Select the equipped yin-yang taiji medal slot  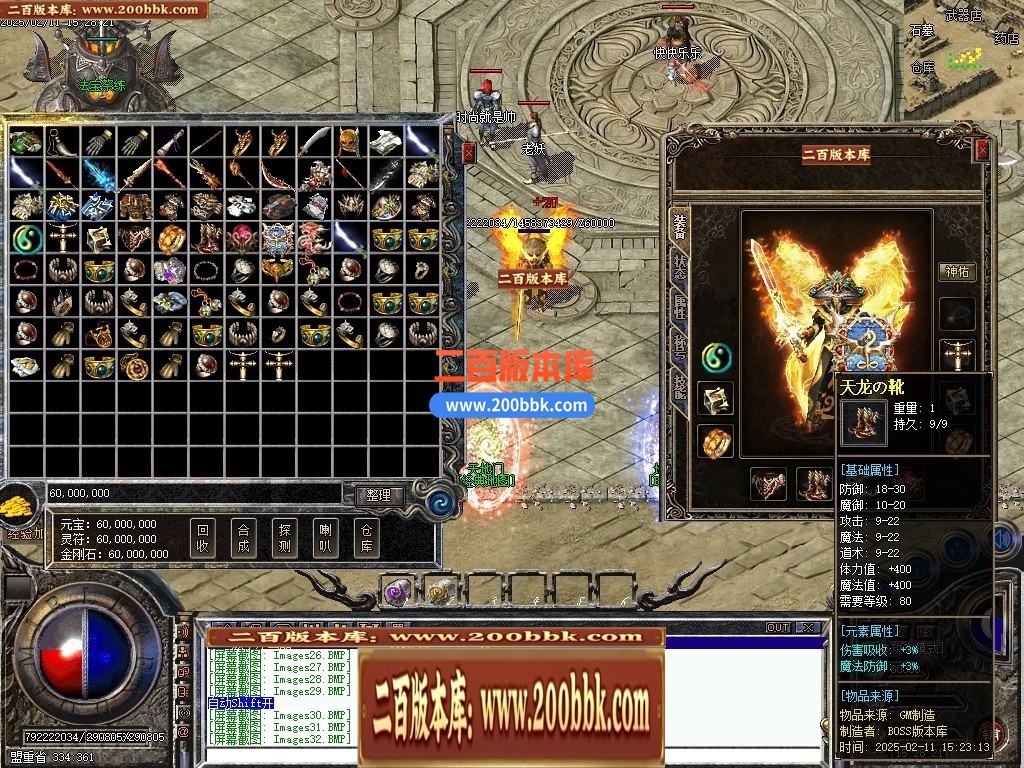(715, 356)
